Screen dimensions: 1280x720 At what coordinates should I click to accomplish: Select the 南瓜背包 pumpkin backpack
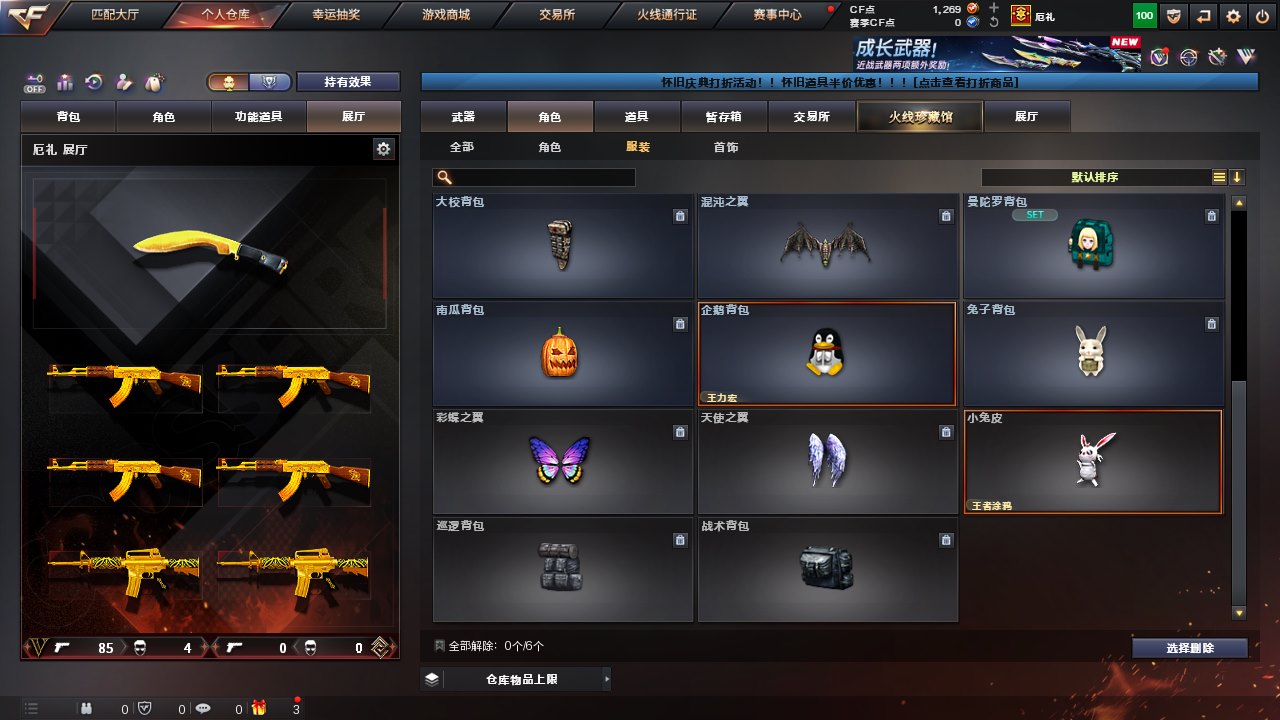click(562, 354)
